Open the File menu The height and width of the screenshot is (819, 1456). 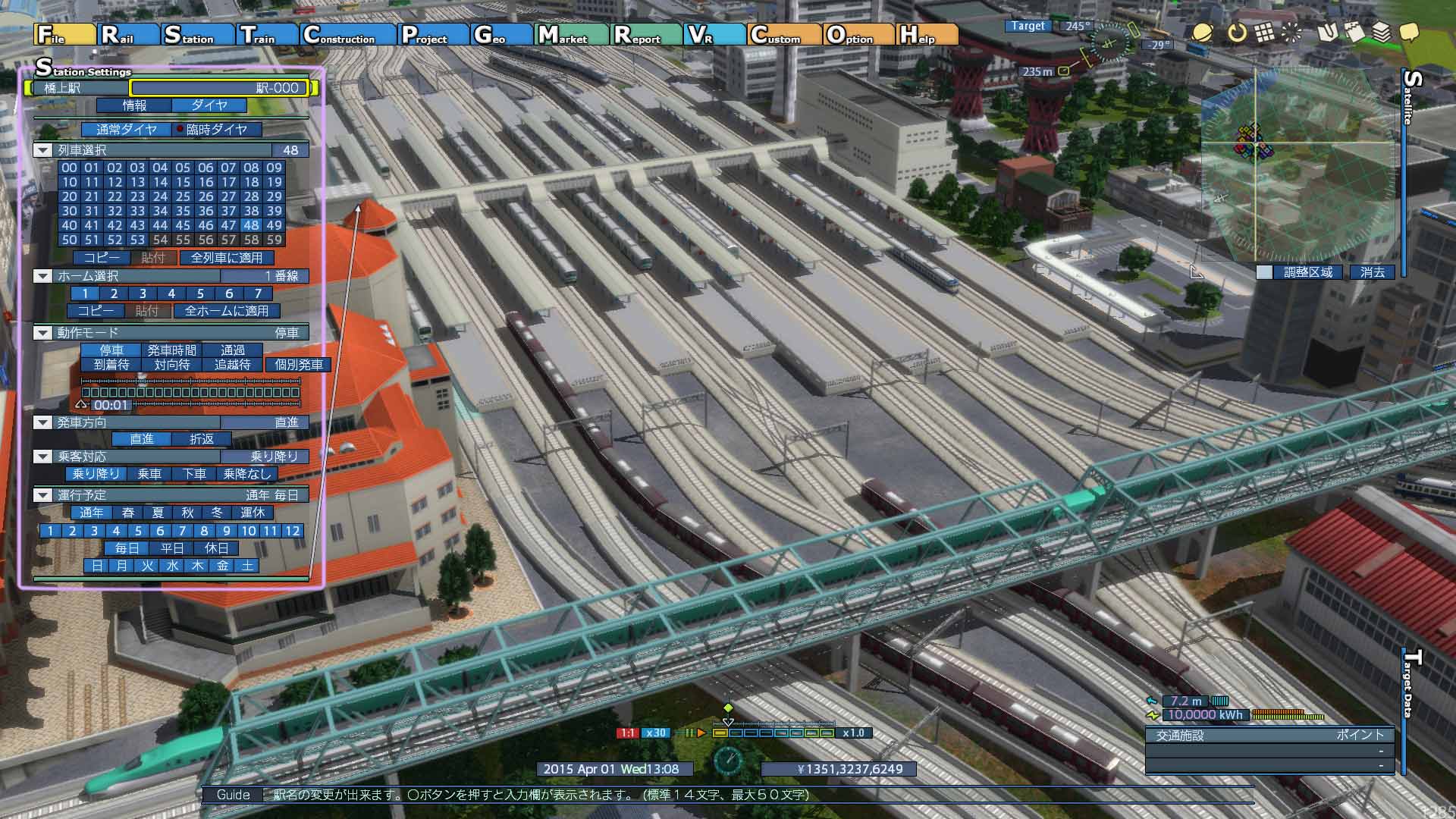[64, 35]
